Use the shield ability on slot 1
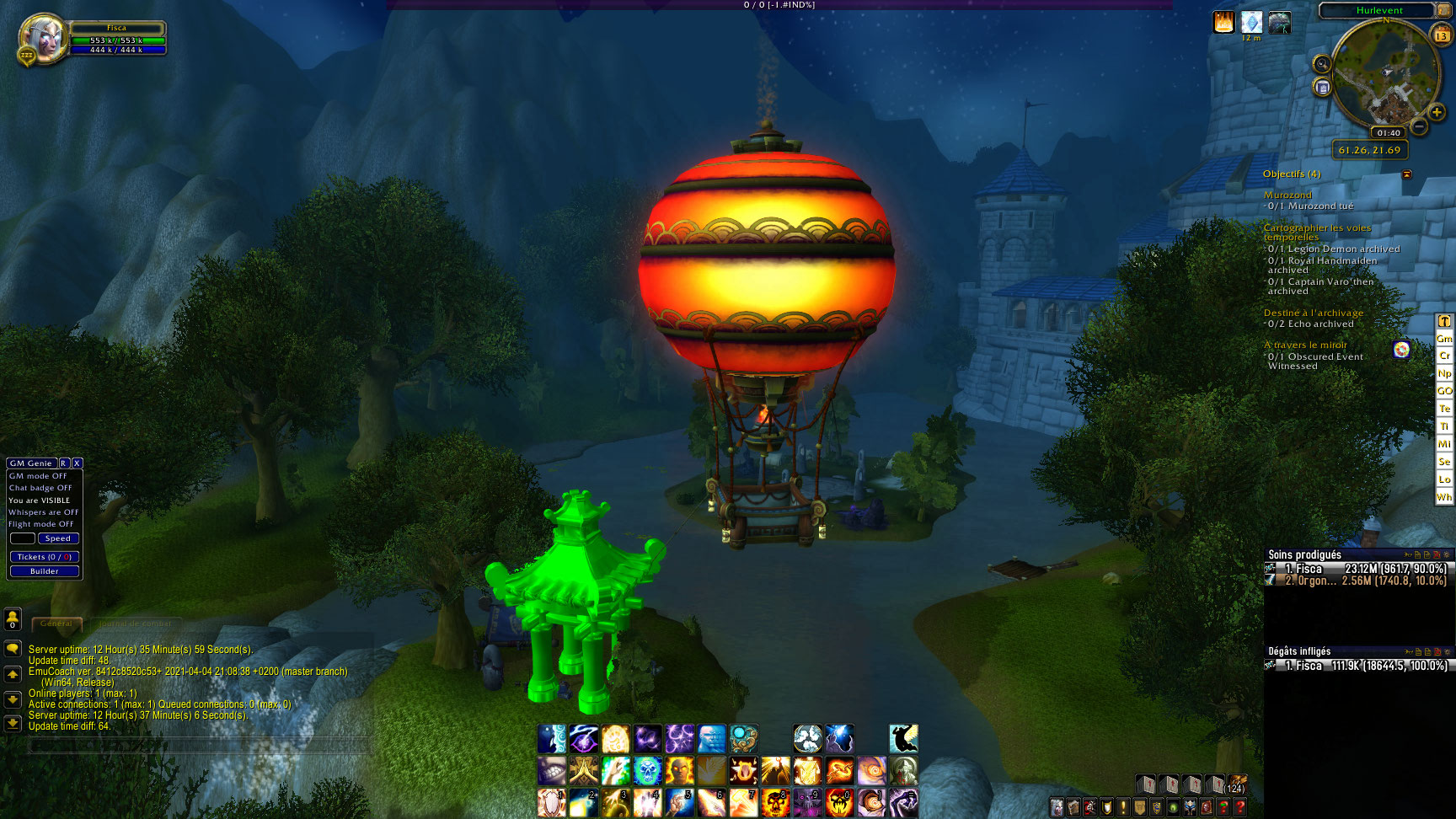Viewport: 1456px width, 819px height. tap(551, 802)
